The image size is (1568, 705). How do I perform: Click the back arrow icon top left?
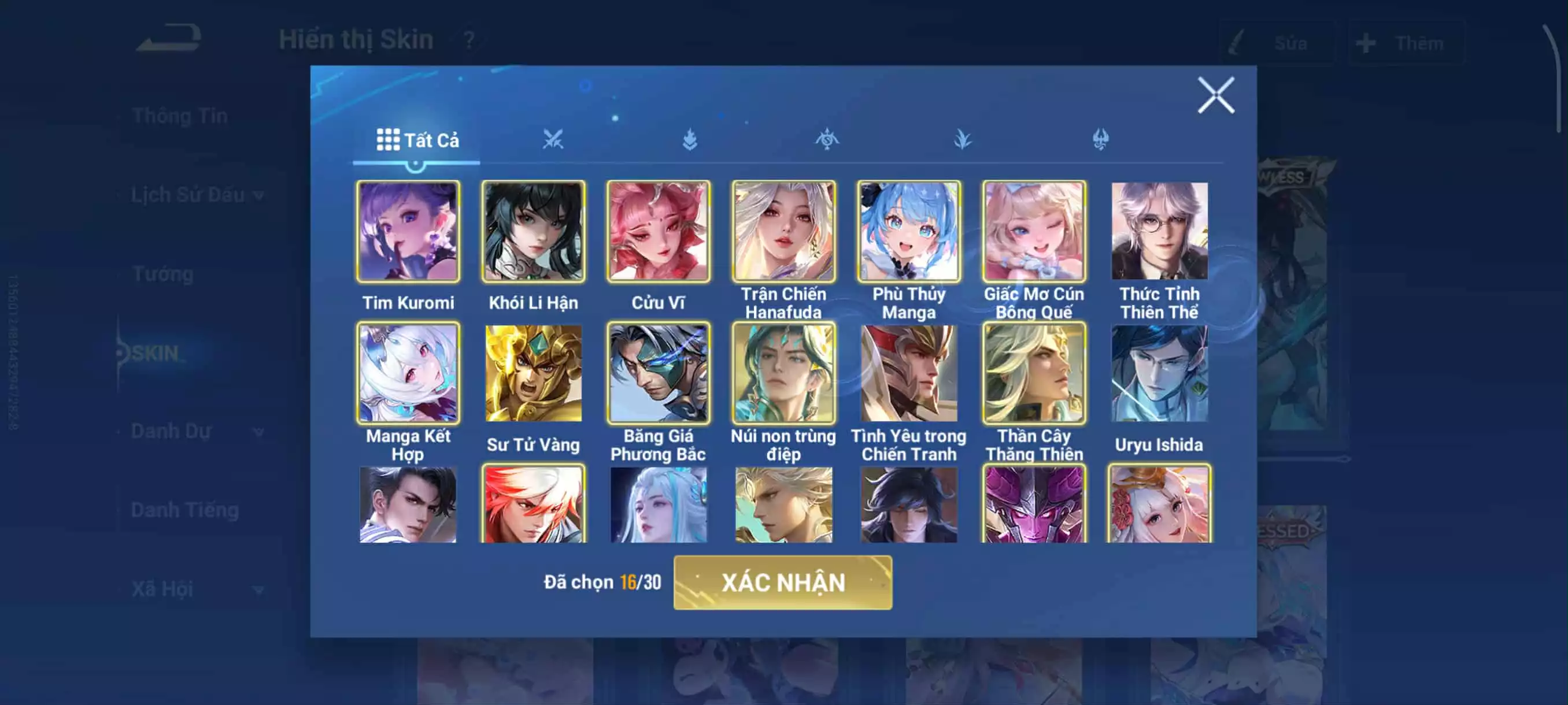click(169, 38)
